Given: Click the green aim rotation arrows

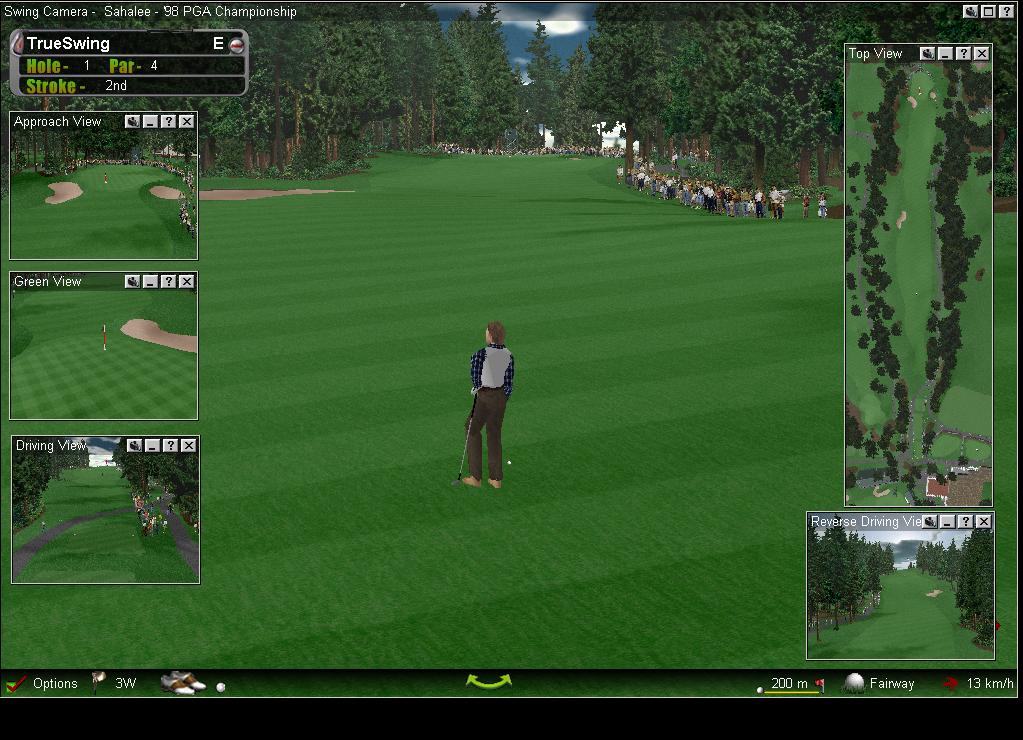Looking at the screenshot, I should point(488,682).
